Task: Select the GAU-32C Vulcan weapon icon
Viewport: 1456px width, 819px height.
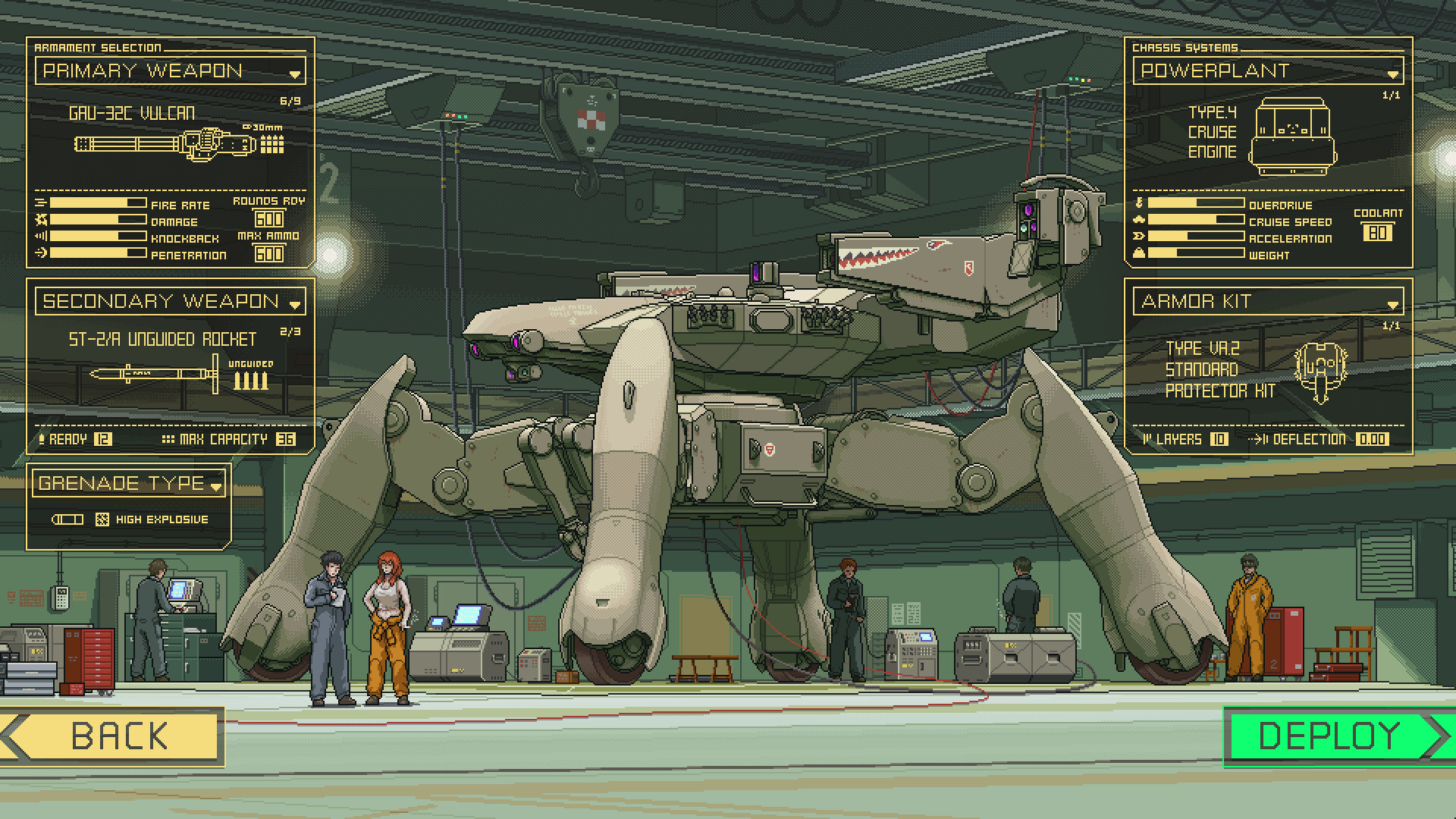Action: point(159,143)
